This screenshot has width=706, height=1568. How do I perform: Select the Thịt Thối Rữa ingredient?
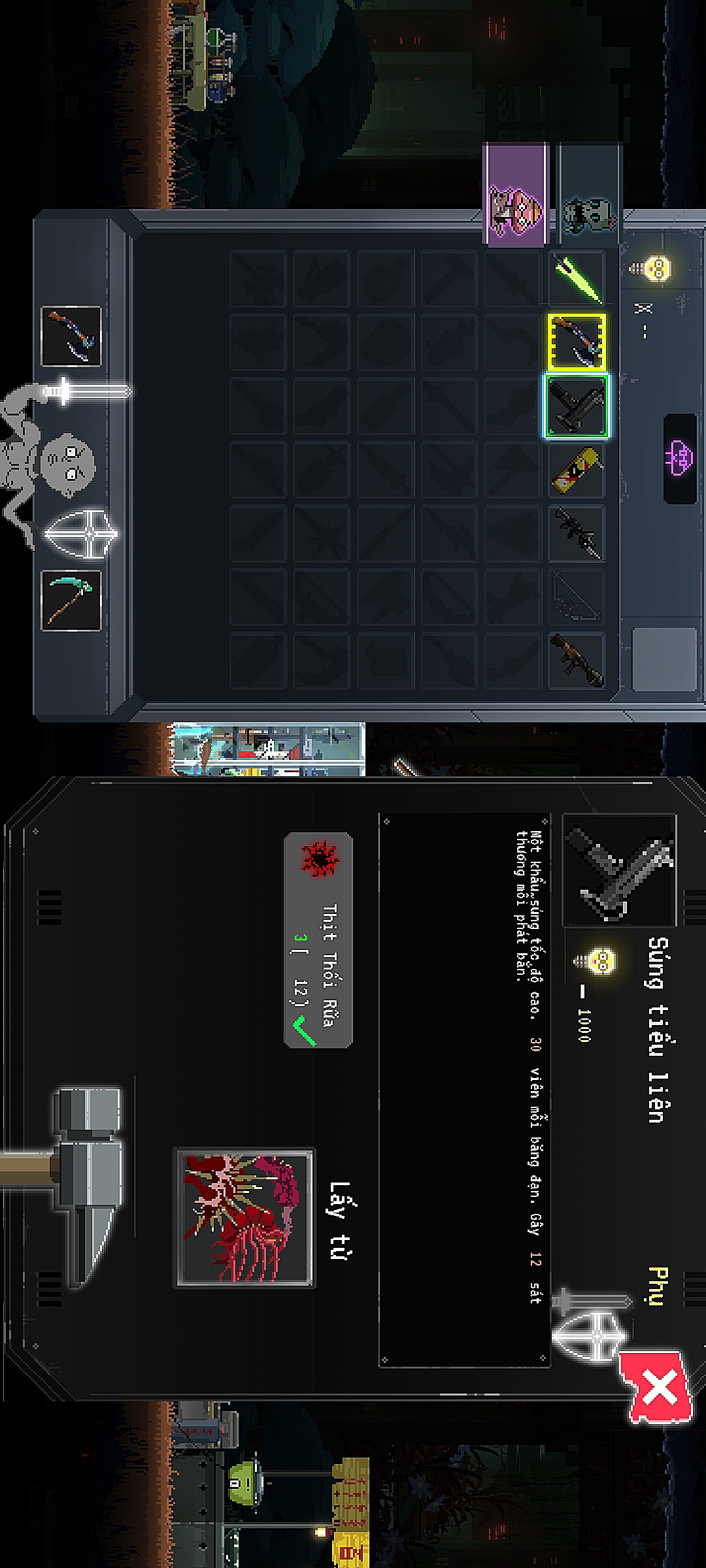pyautogui.click(x=318, y=939)
